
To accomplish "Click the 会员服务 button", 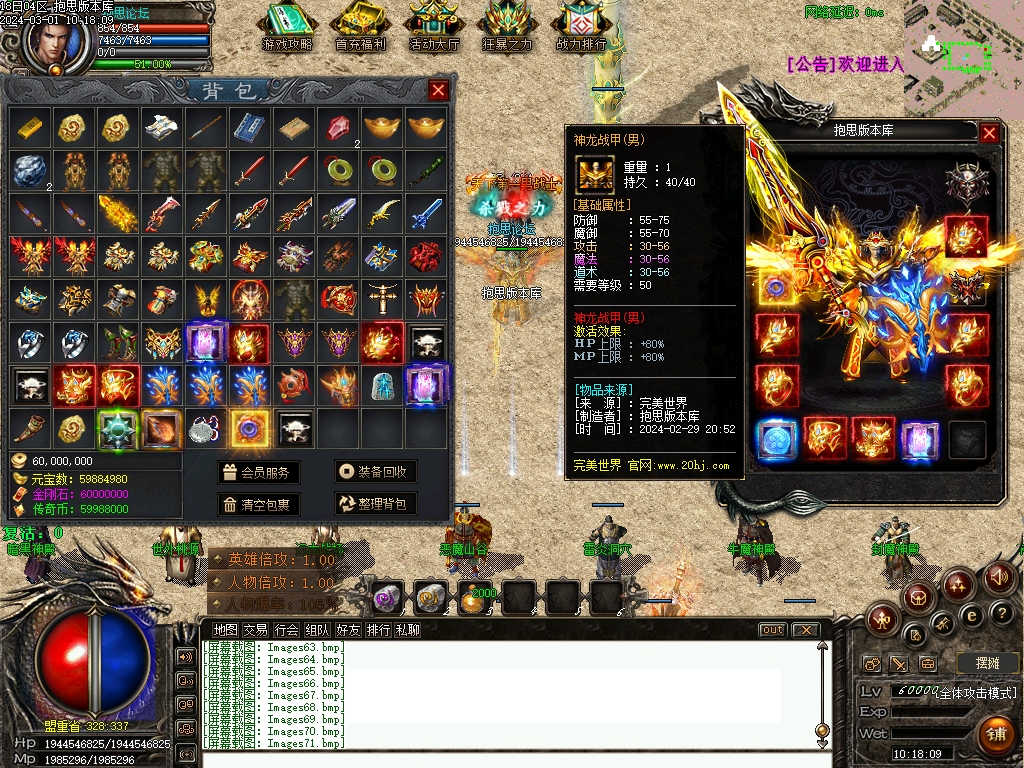I will tap(259, 472).
